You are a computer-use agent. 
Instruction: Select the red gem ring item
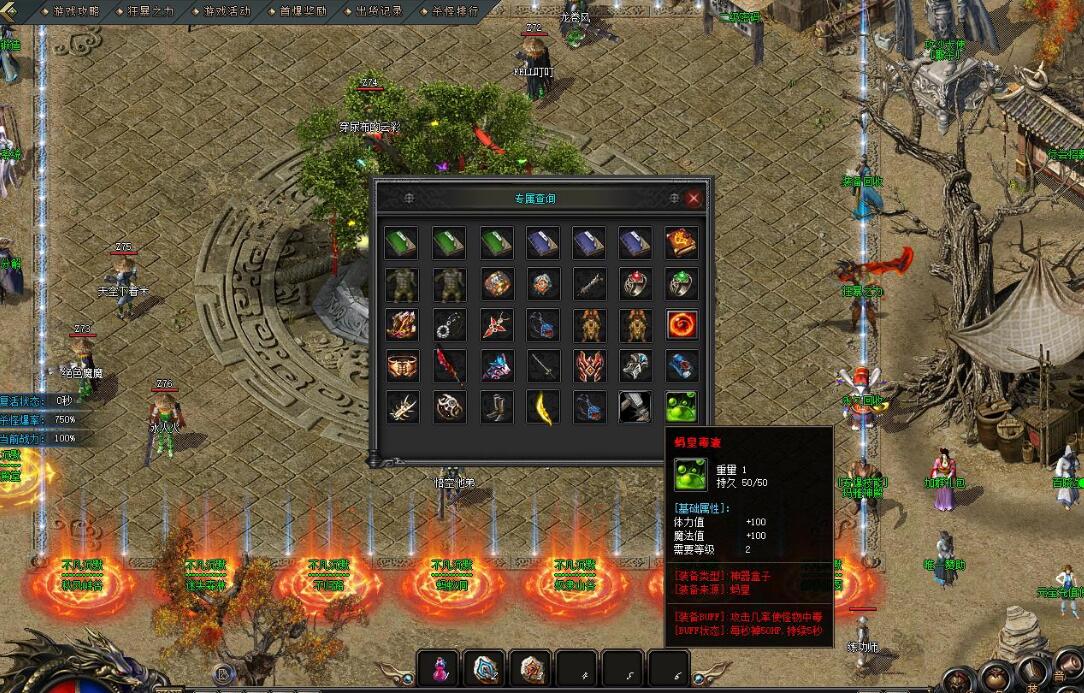pos(635,284)
